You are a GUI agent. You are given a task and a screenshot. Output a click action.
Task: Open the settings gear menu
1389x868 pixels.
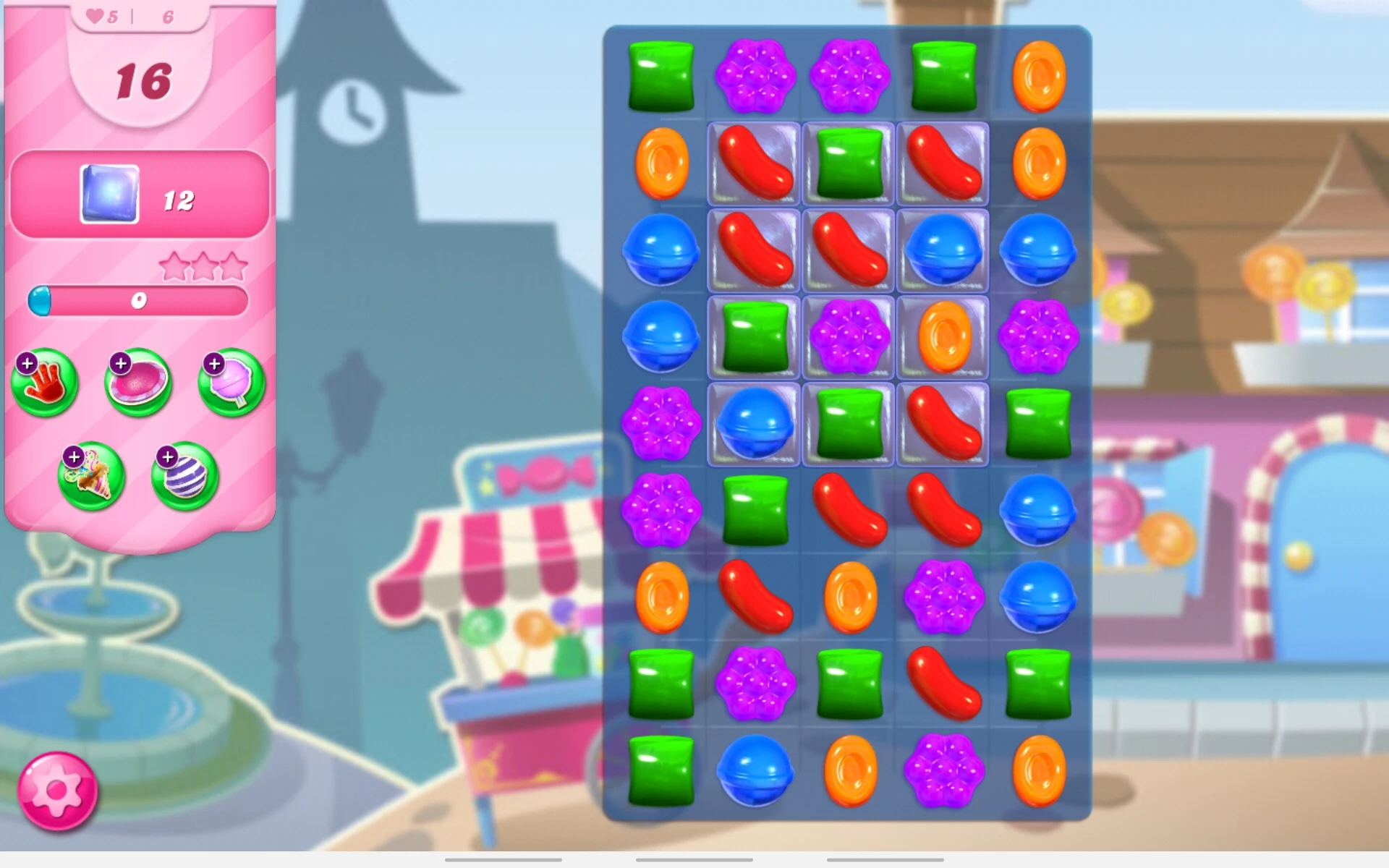point(56,790)
